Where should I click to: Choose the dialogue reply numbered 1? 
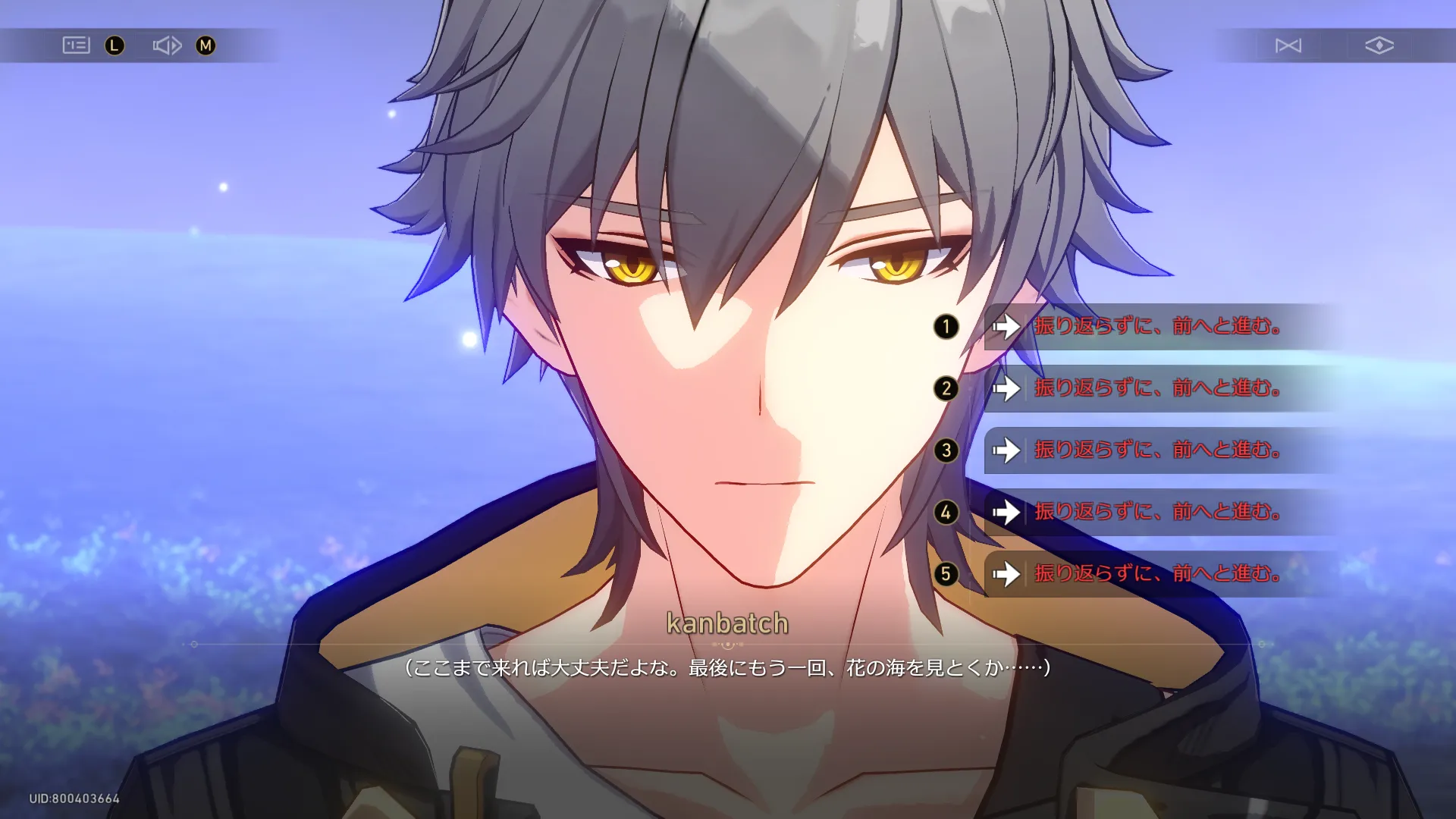[1156, 327]
